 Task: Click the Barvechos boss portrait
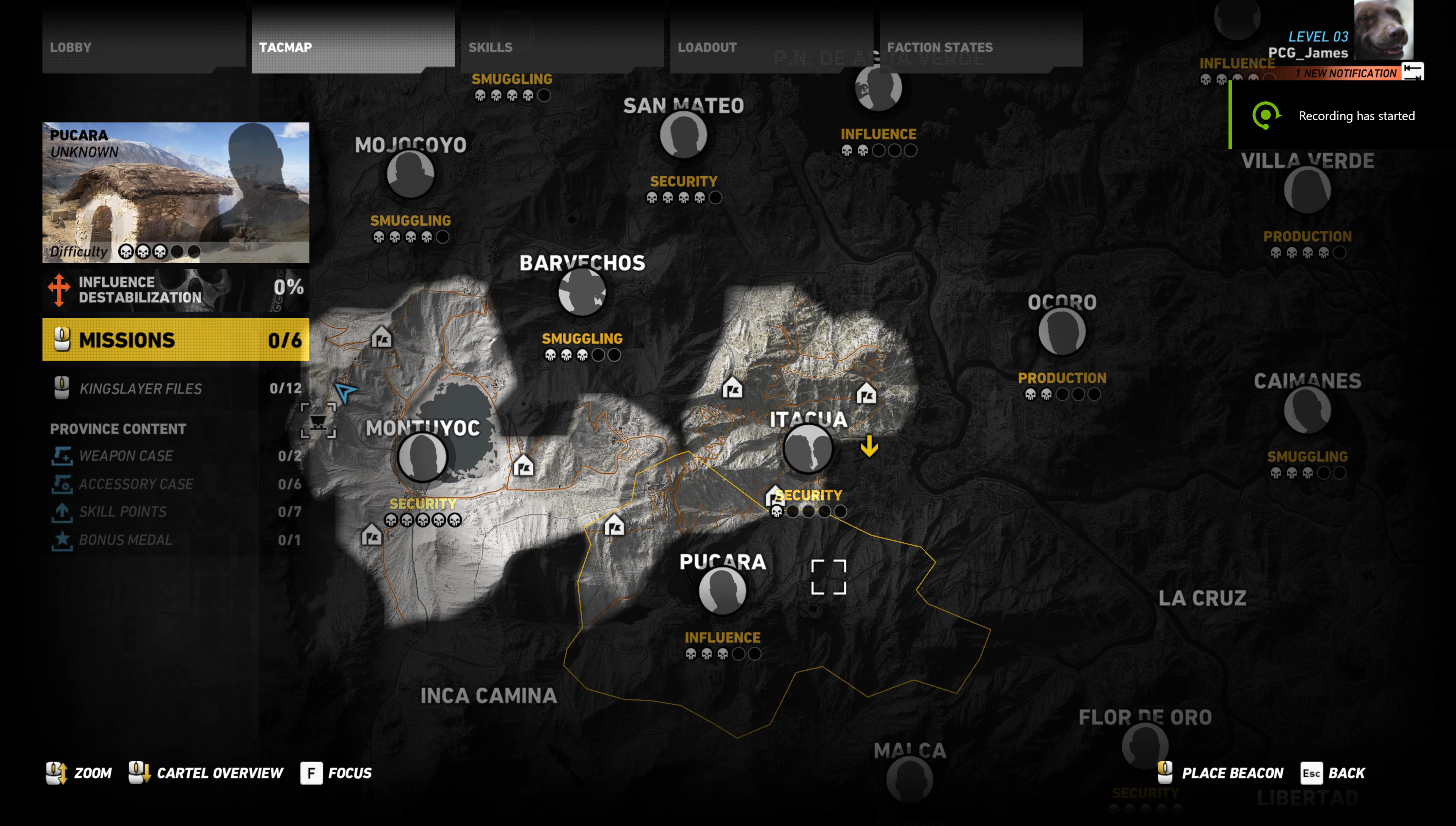(582, 292)
